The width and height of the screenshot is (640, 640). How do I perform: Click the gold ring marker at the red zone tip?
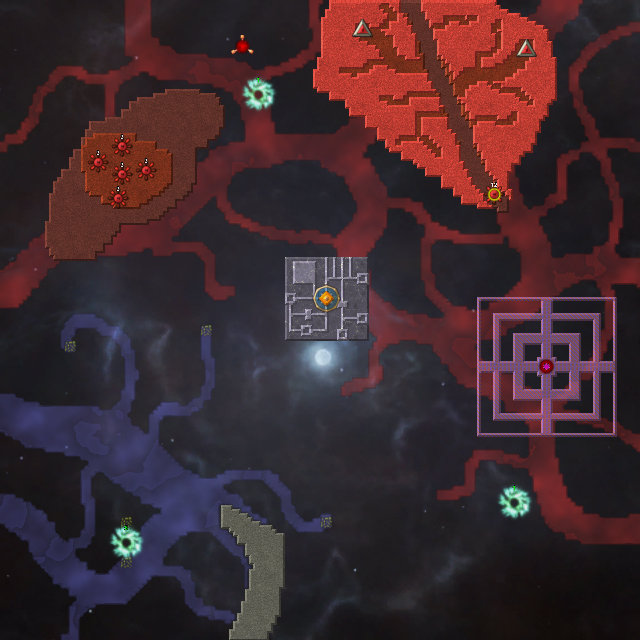[x=494, y=194]
